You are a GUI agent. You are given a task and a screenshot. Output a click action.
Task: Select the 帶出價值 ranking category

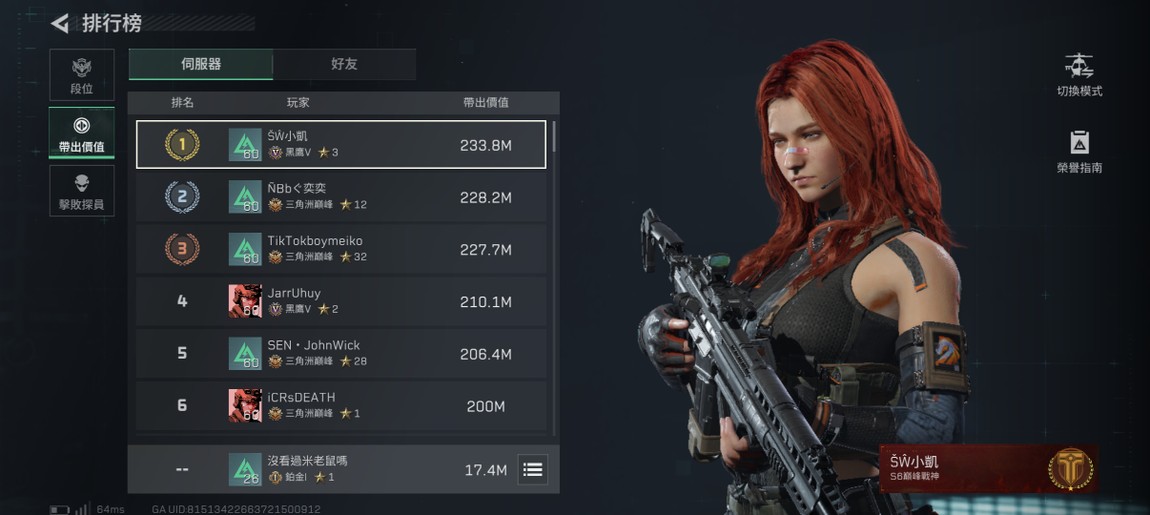(x=82, y=133)
